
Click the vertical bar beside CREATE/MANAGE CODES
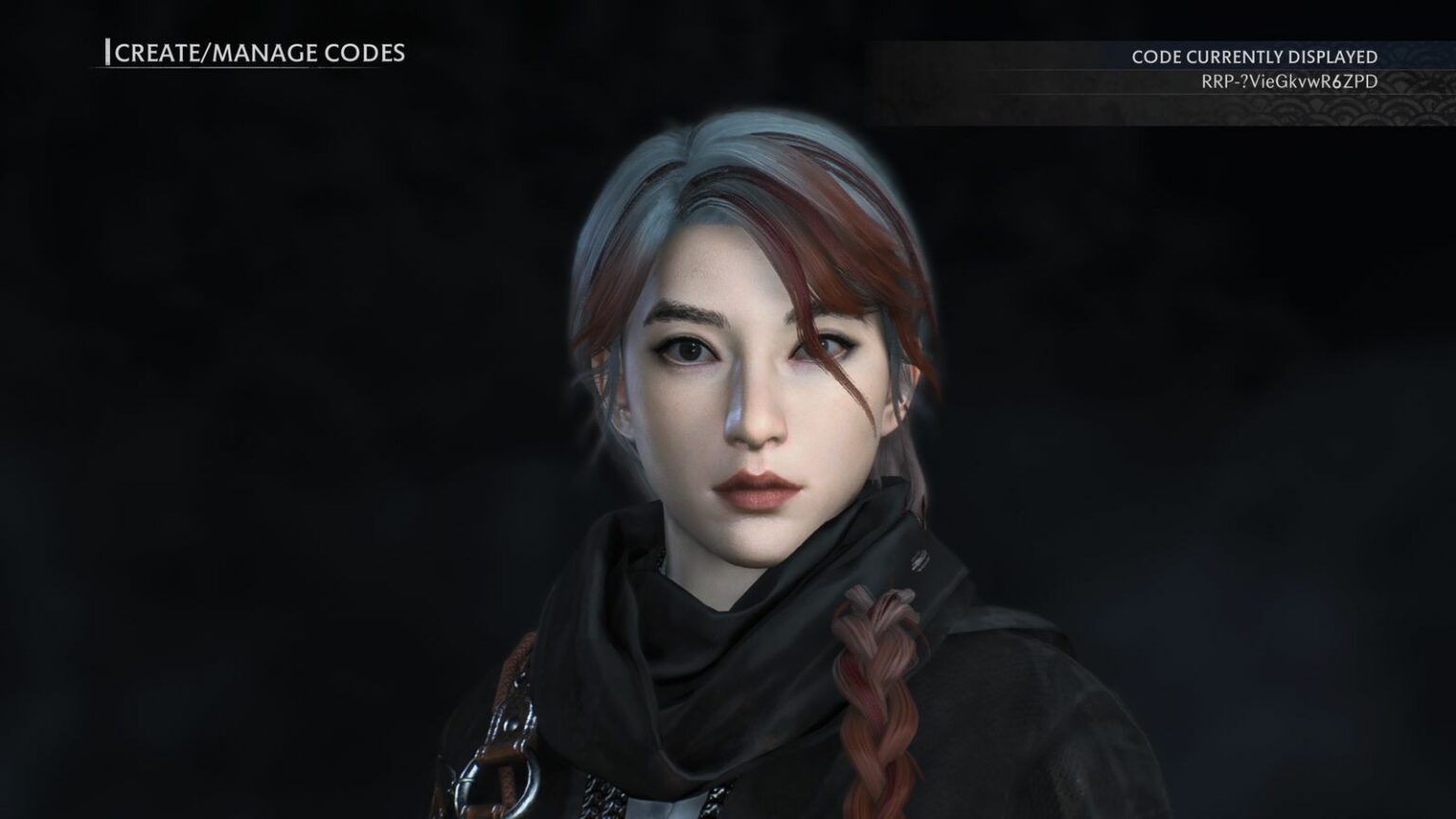(x=109, y=53)
